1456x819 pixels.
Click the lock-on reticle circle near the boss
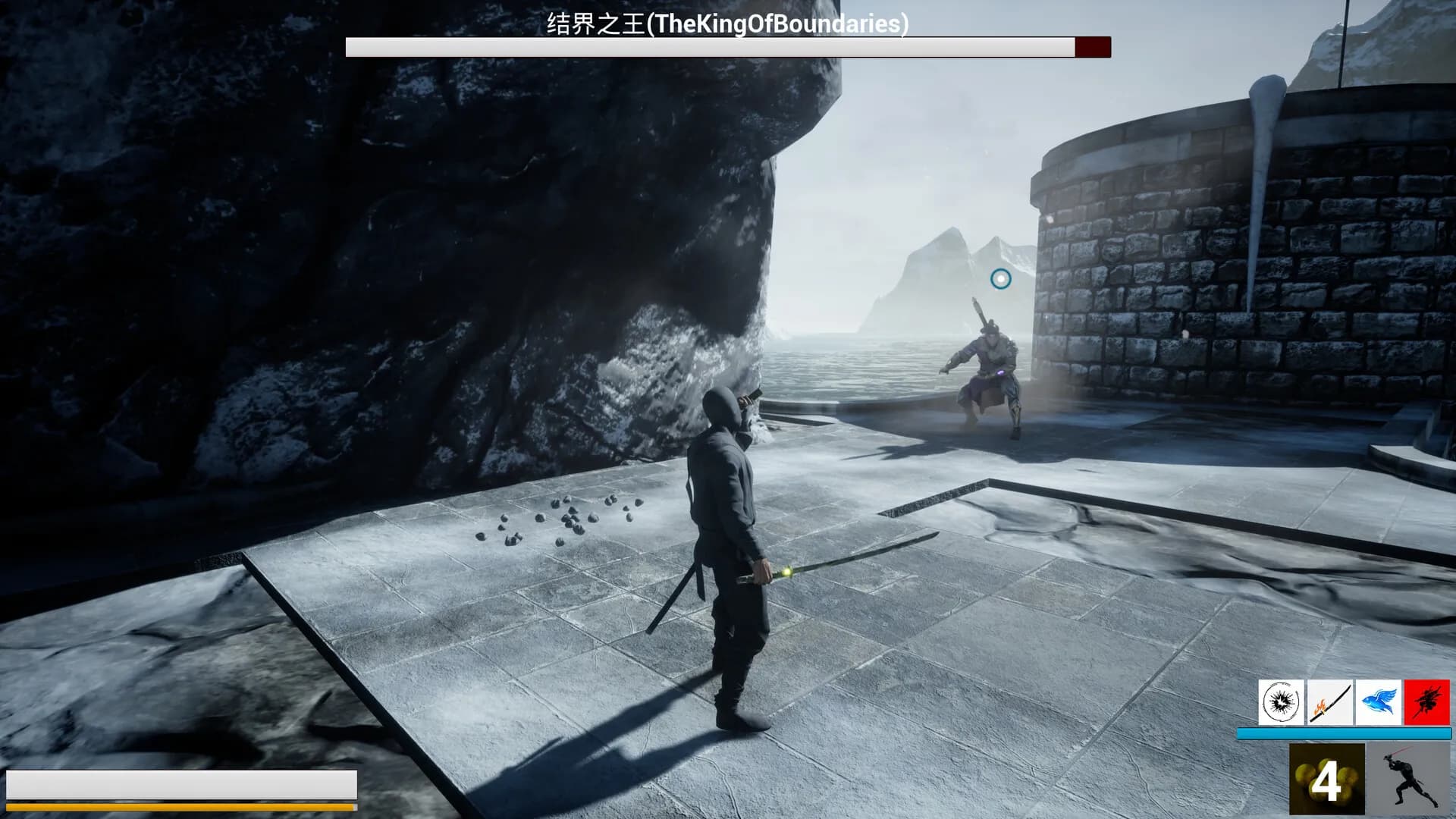[x=1001, y=278]
